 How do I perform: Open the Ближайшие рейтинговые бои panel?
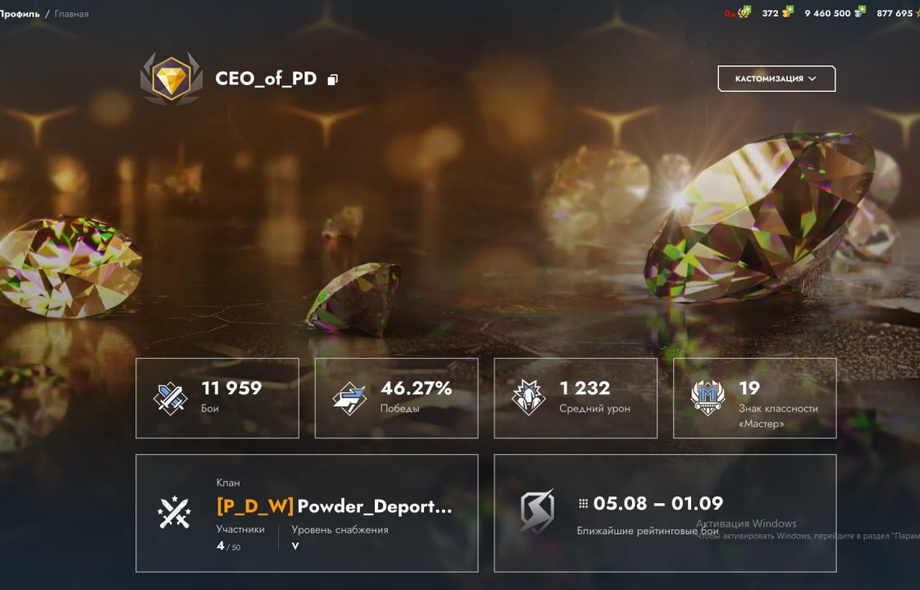pyautogui.click(x=665, y=513)
